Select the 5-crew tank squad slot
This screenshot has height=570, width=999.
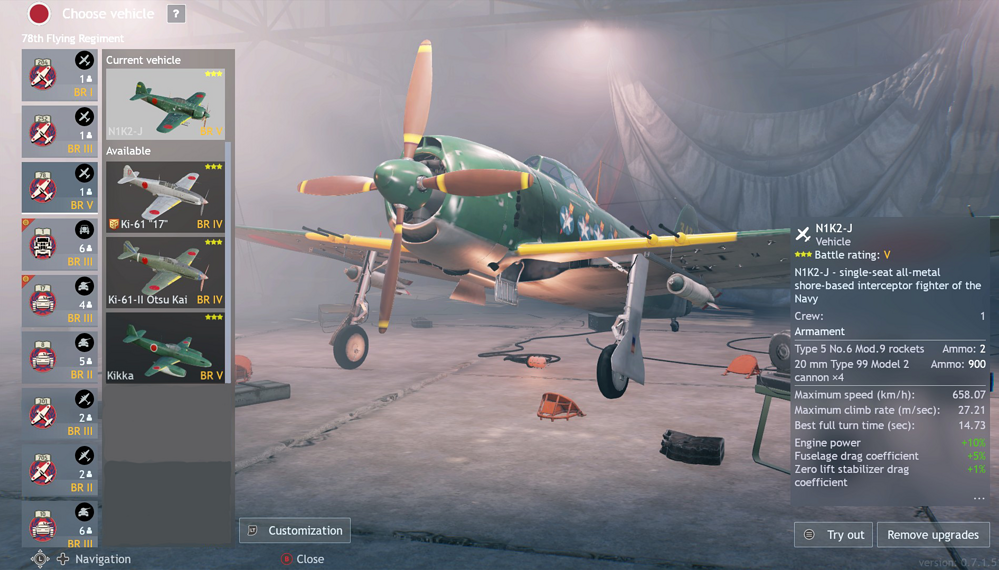click(60, 357)
